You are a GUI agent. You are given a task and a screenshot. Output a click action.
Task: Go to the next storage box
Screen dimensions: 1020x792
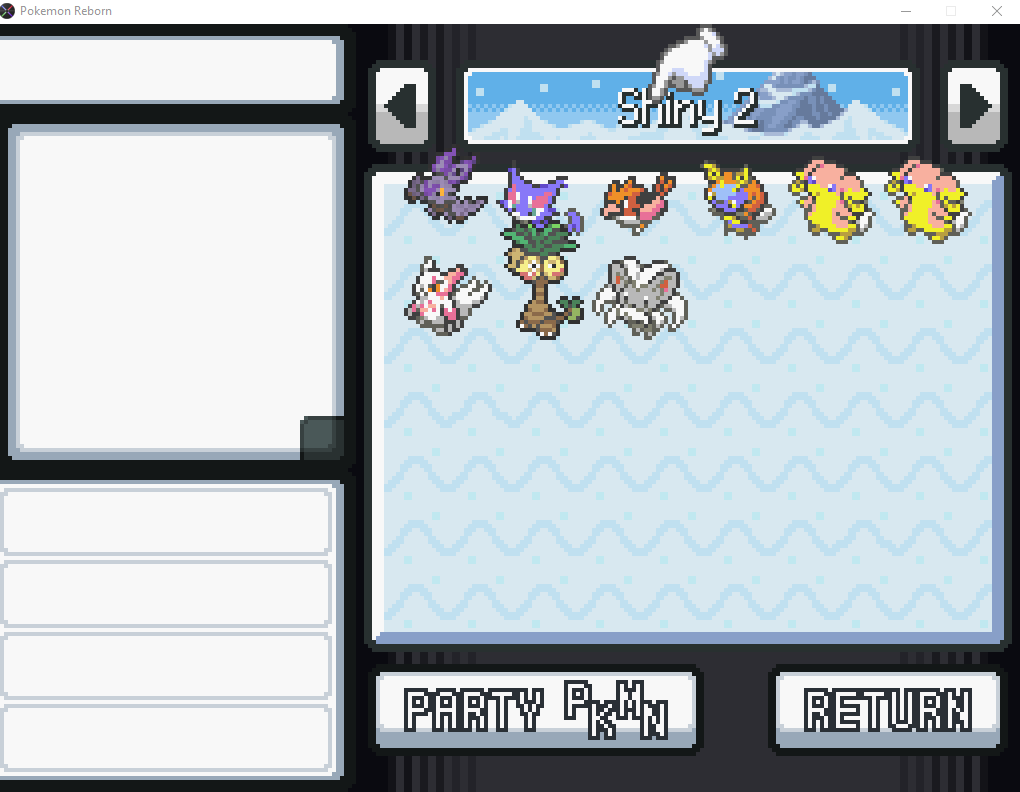click(975, 106)
